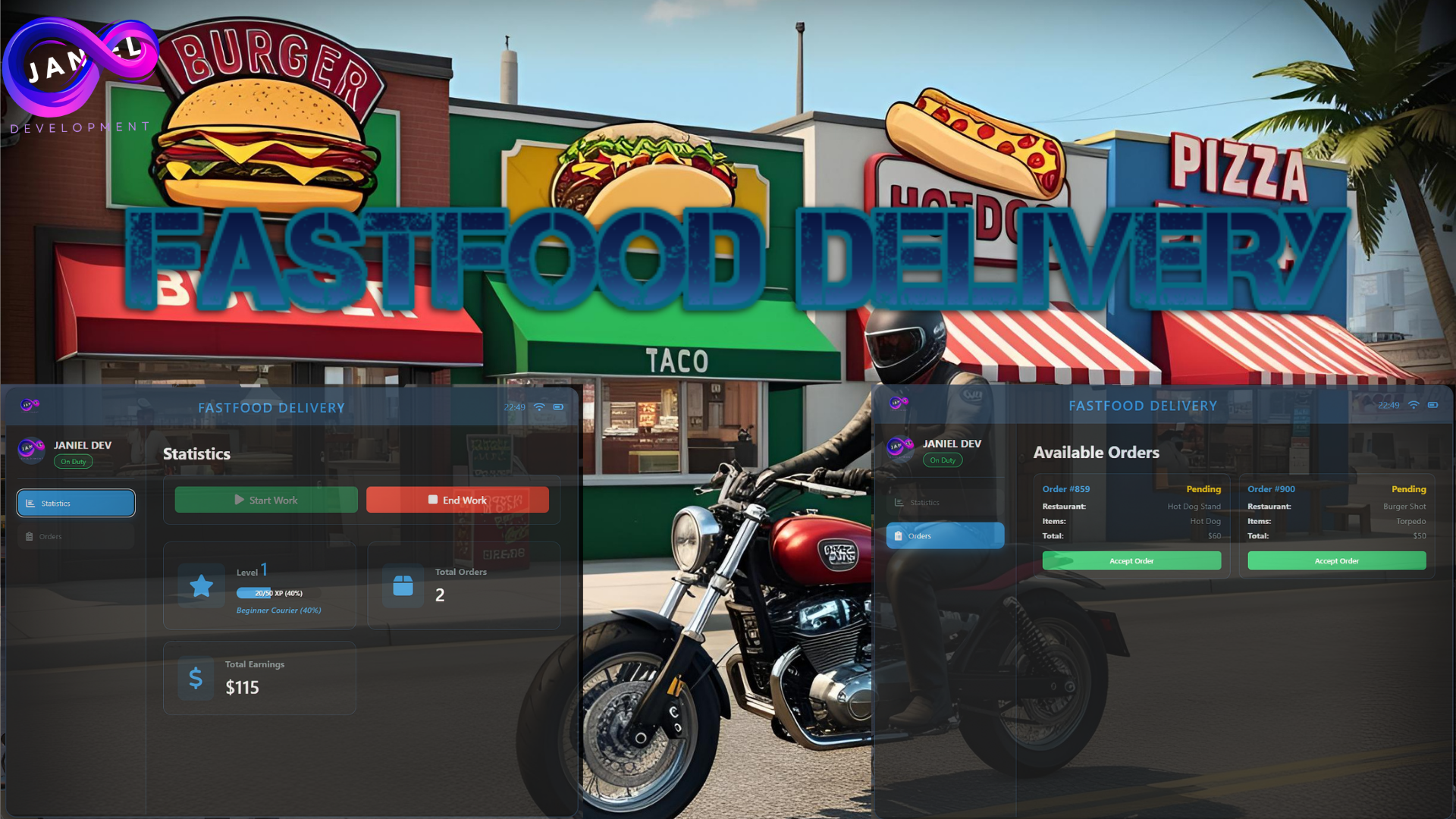Accept Order #859 from Hot Dog Stand
The height and width of the screenshot is (819, 1456).
[1131, 560]
